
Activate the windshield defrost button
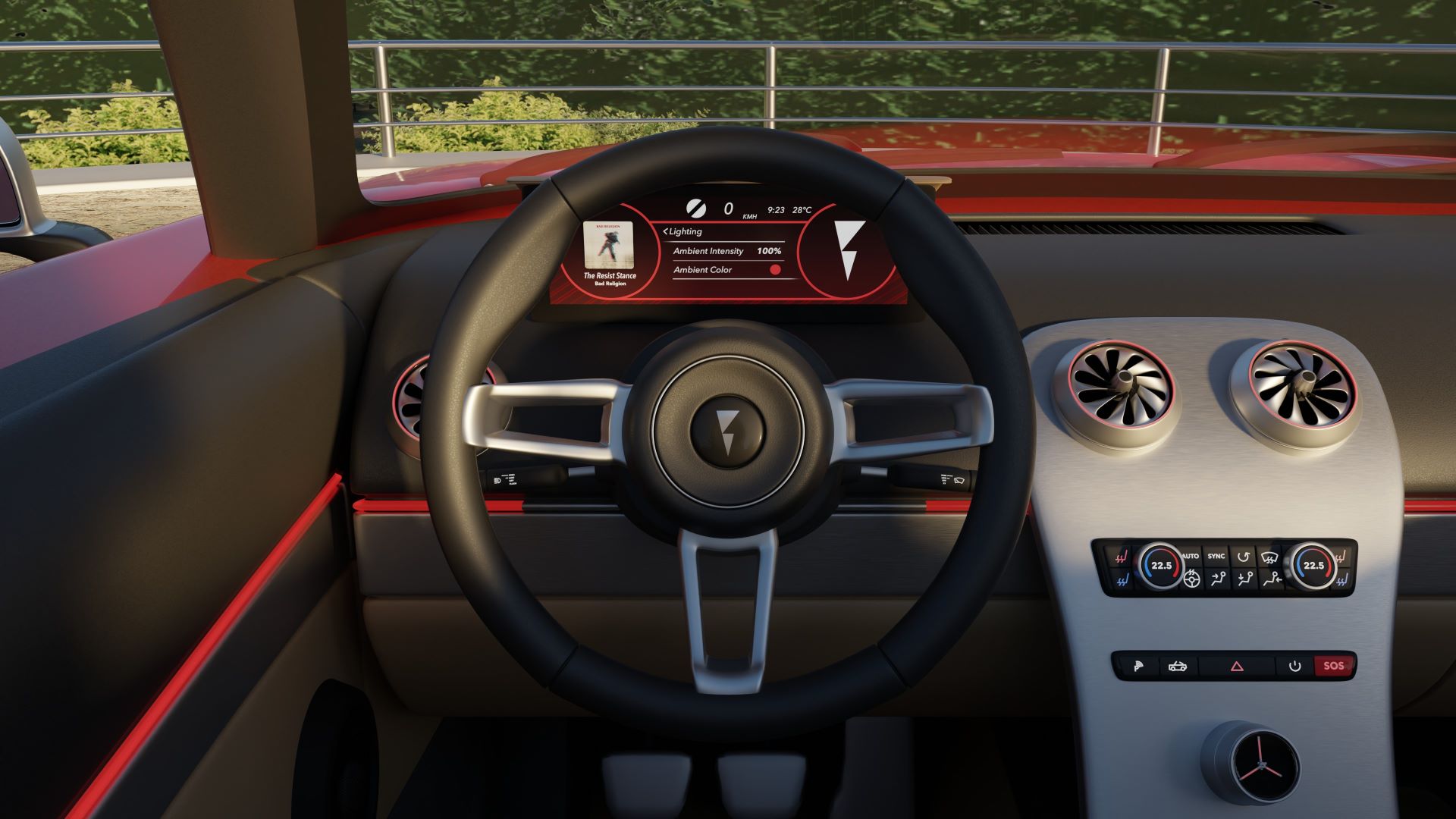coord(1269,557)
